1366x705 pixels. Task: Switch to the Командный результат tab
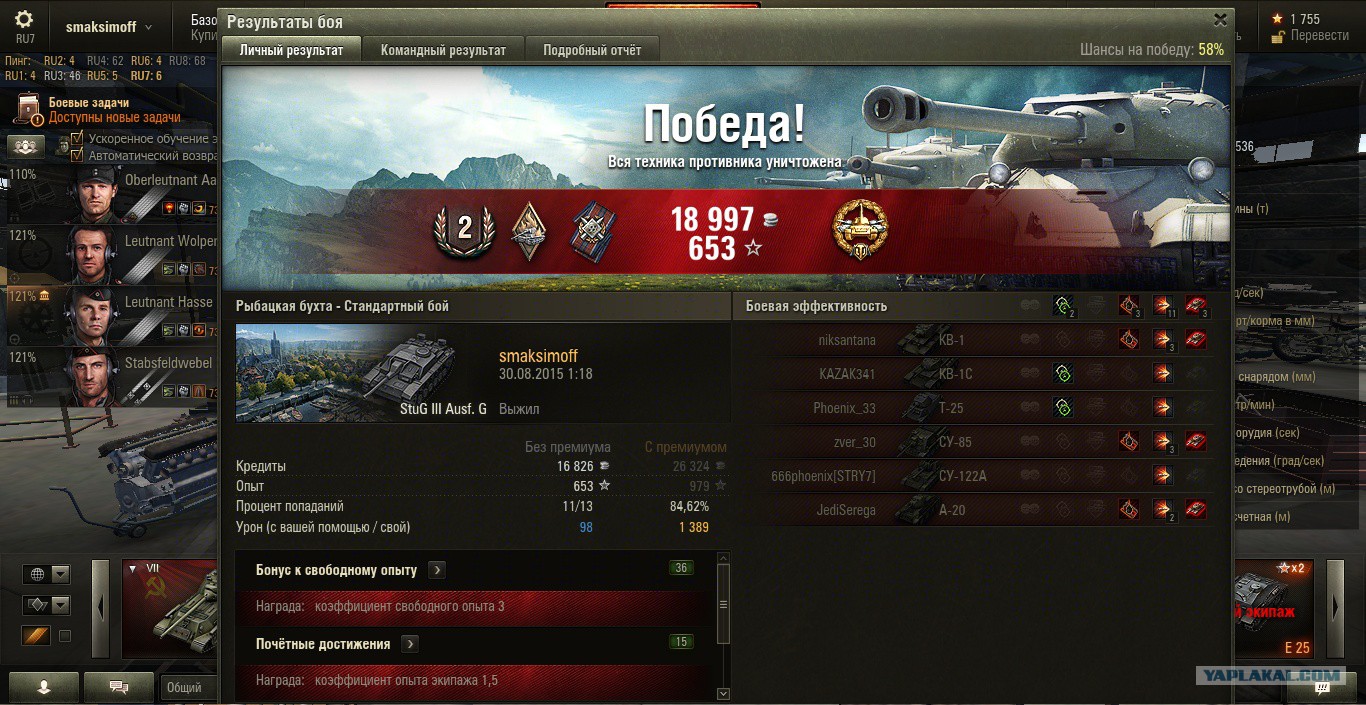point(443,50)
